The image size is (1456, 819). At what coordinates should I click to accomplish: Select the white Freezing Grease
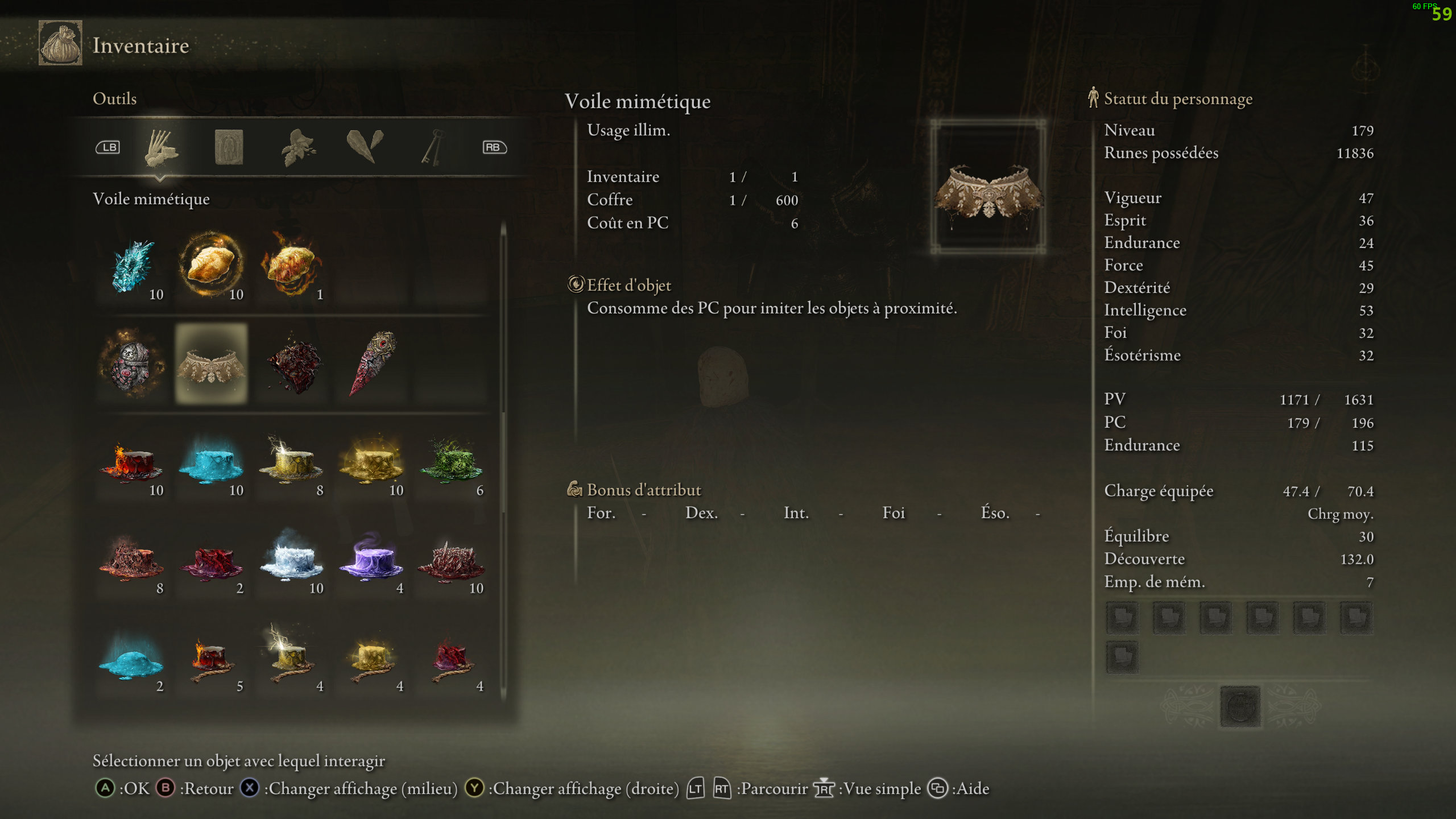tap(292, 560)
